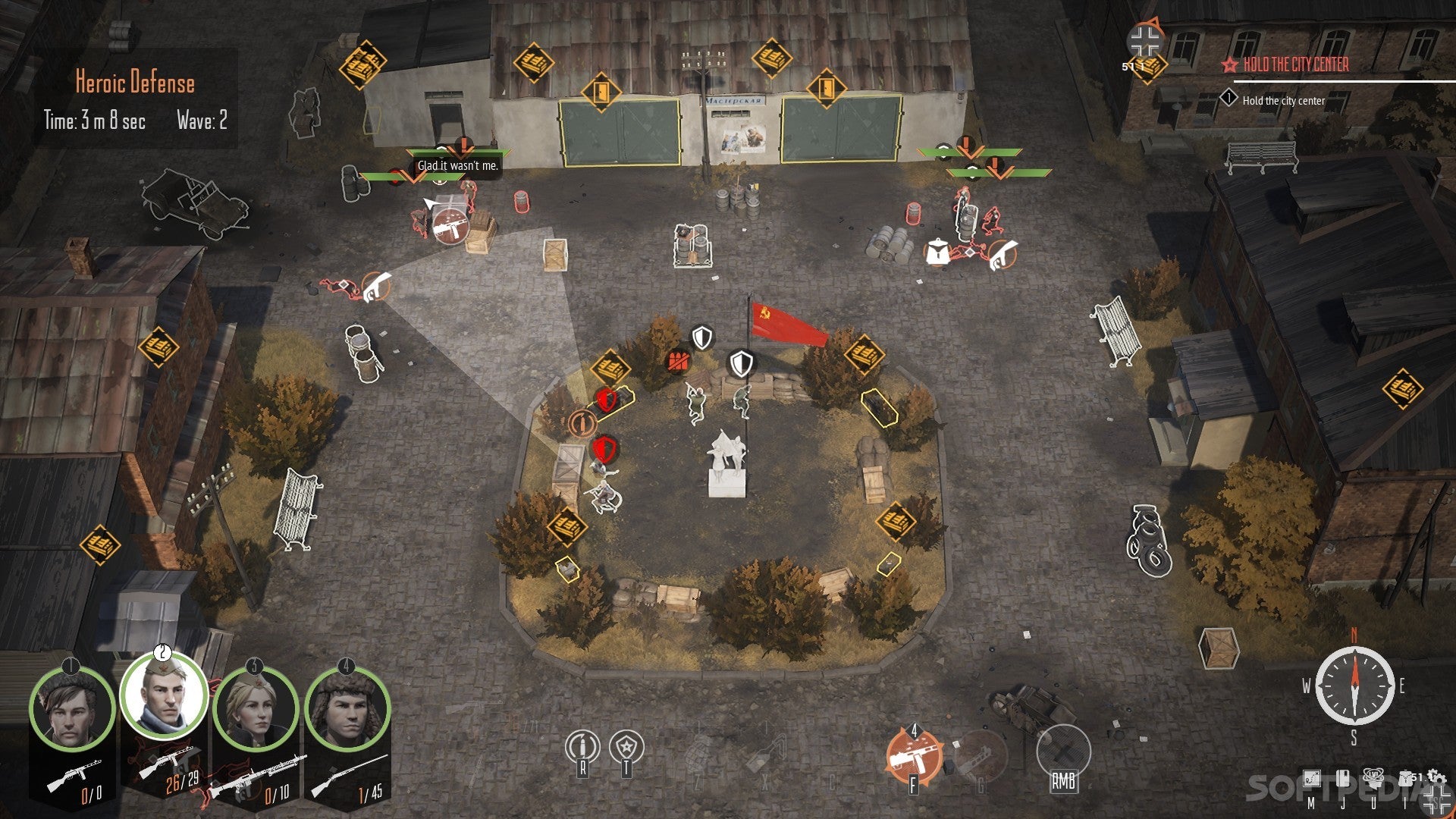This screenshot has width=1456, height=819.
Task: Open the journal notebook icon
Action: (1342, 780)
